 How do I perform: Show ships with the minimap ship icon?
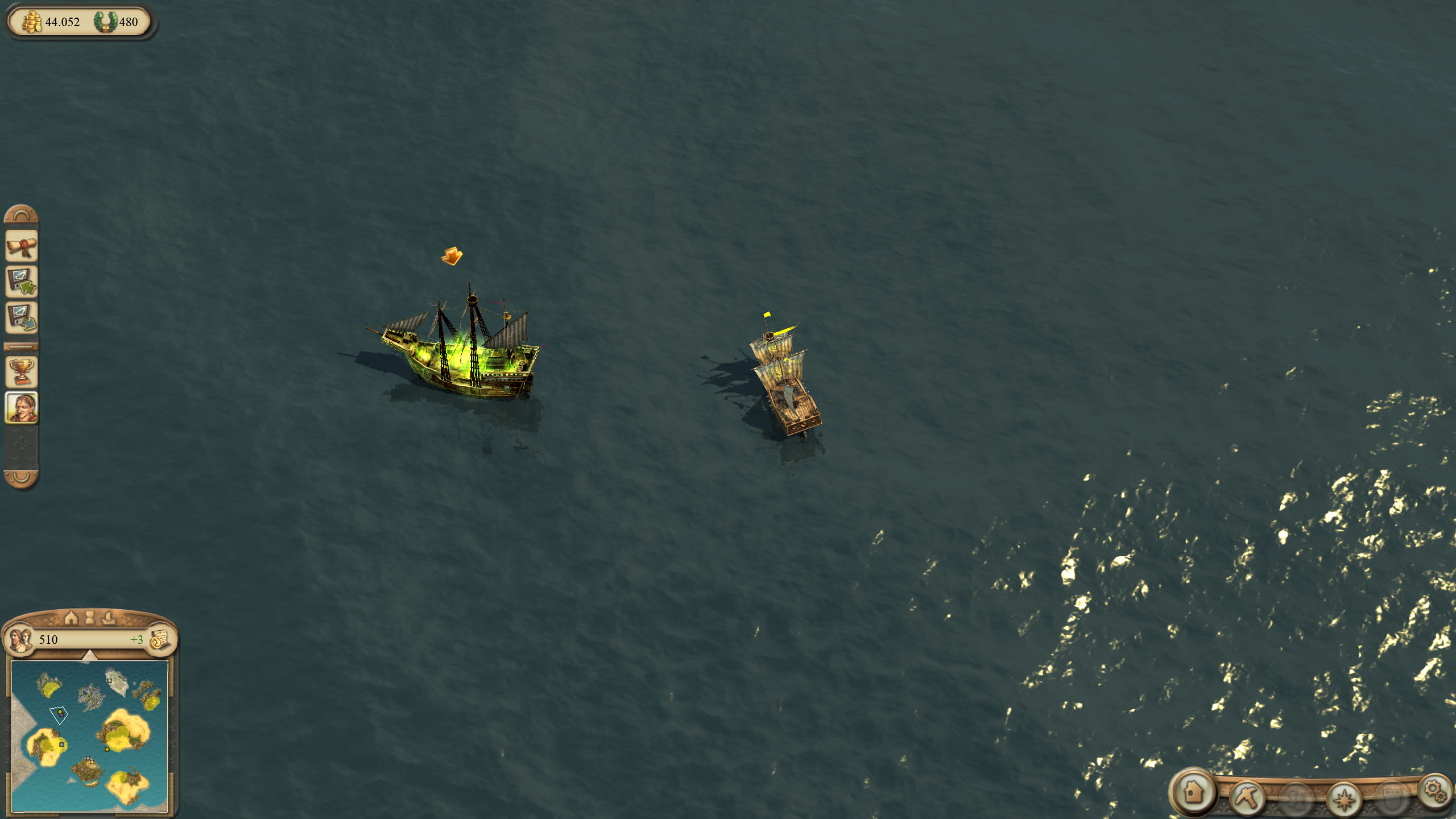point(108,617)
